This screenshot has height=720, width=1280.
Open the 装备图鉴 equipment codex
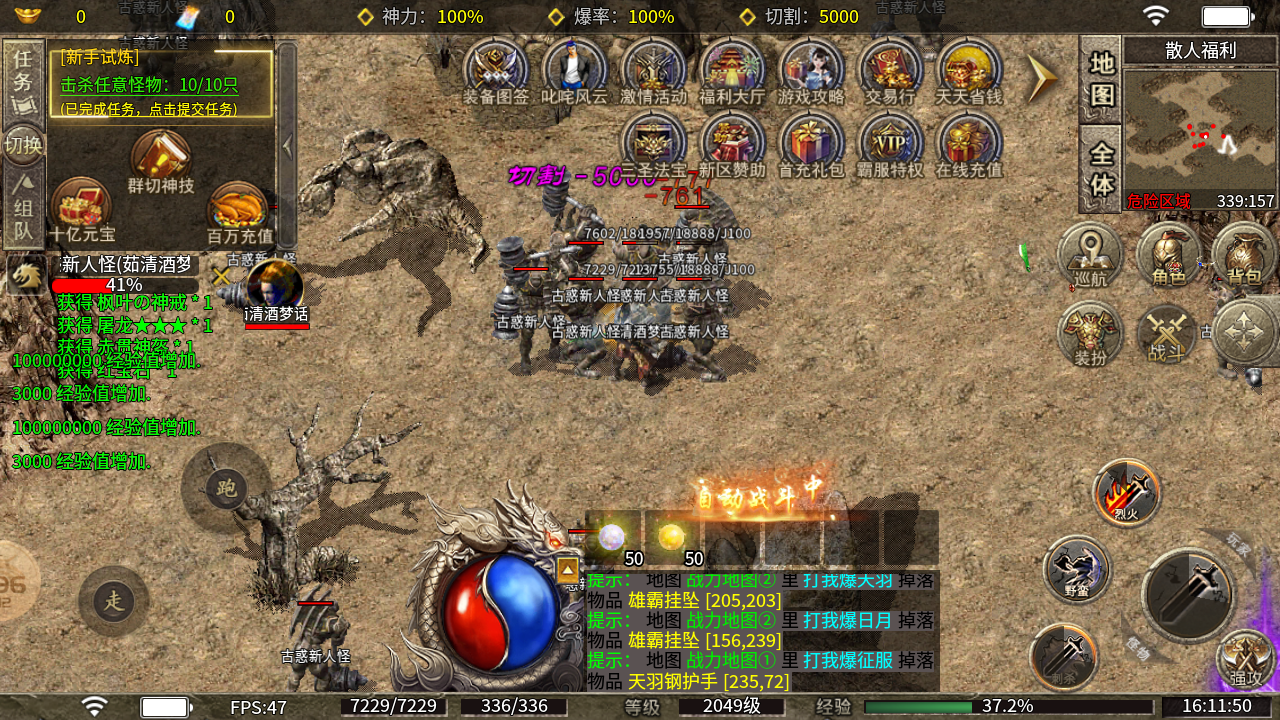click(x=496, y=71)
